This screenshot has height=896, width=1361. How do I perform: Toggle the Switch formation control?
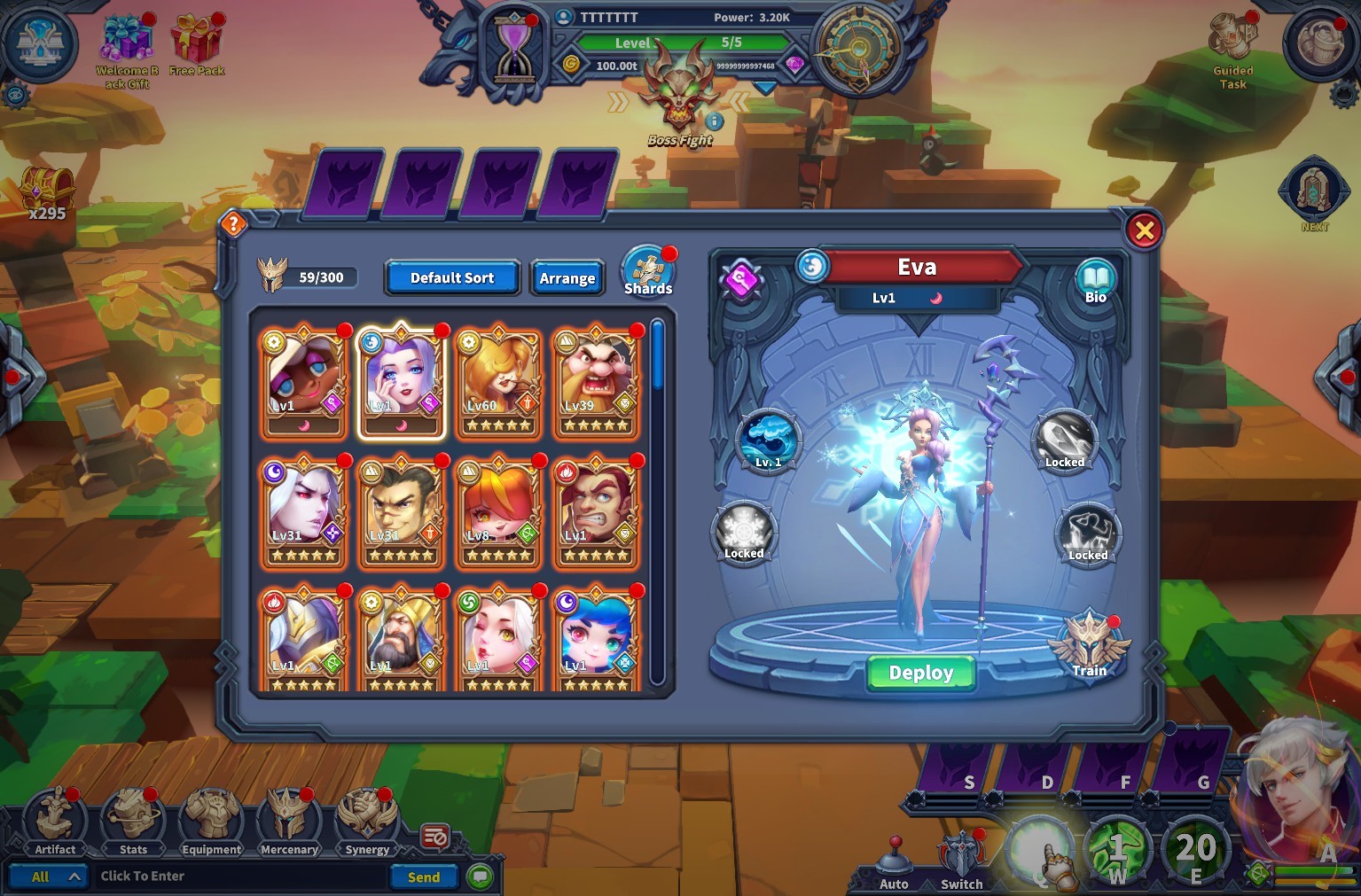click(960, 851)
